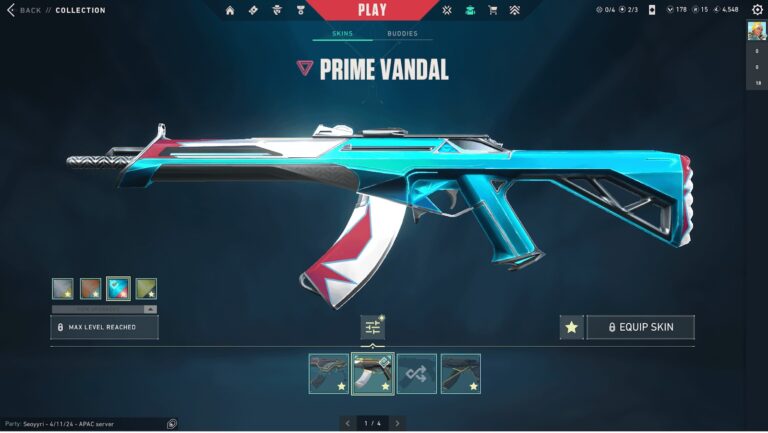Screen dimensions: 768x433
Task: Open the settings gear icon
Action: (756, 10)
